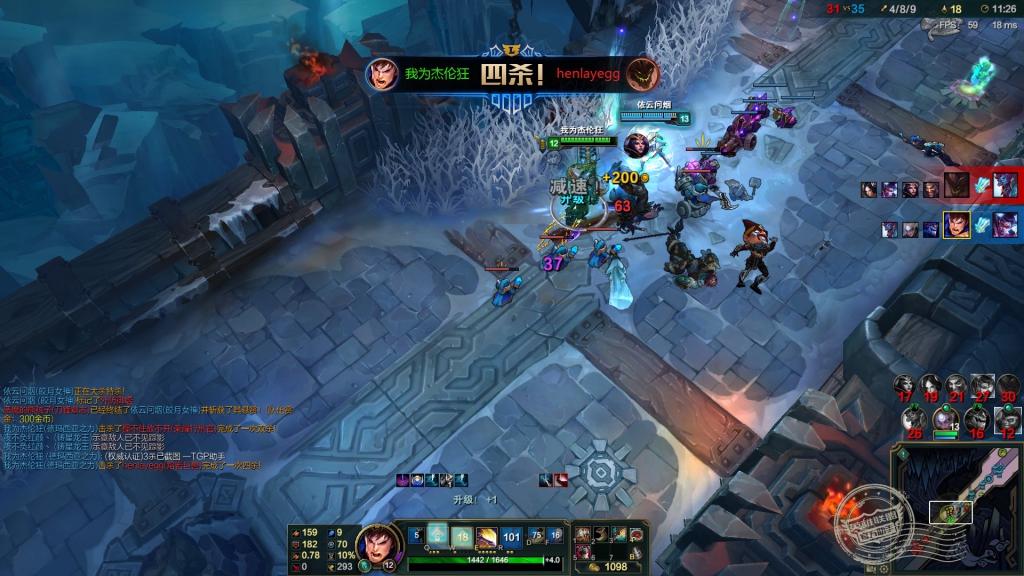Use the item in inventory slot 3
The height and width of the screenshot is (576, 1024).
[619, 534]
